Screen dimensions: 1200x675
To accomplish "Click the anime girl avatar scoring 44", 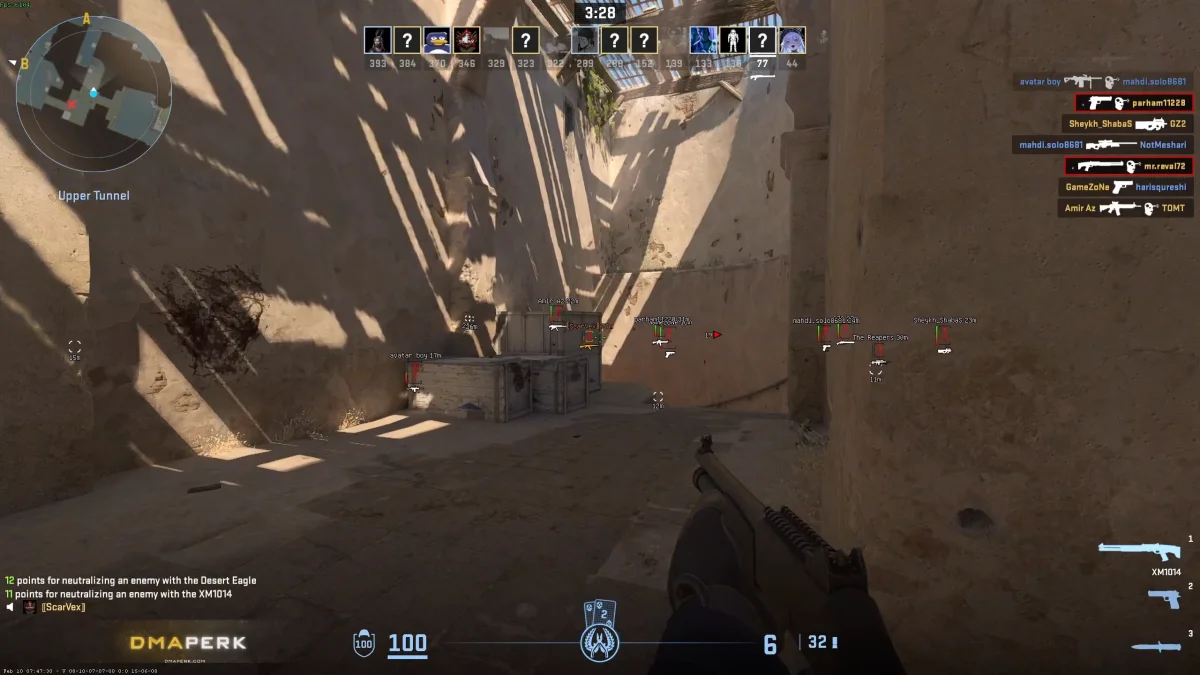I will (x=792, y=40).
